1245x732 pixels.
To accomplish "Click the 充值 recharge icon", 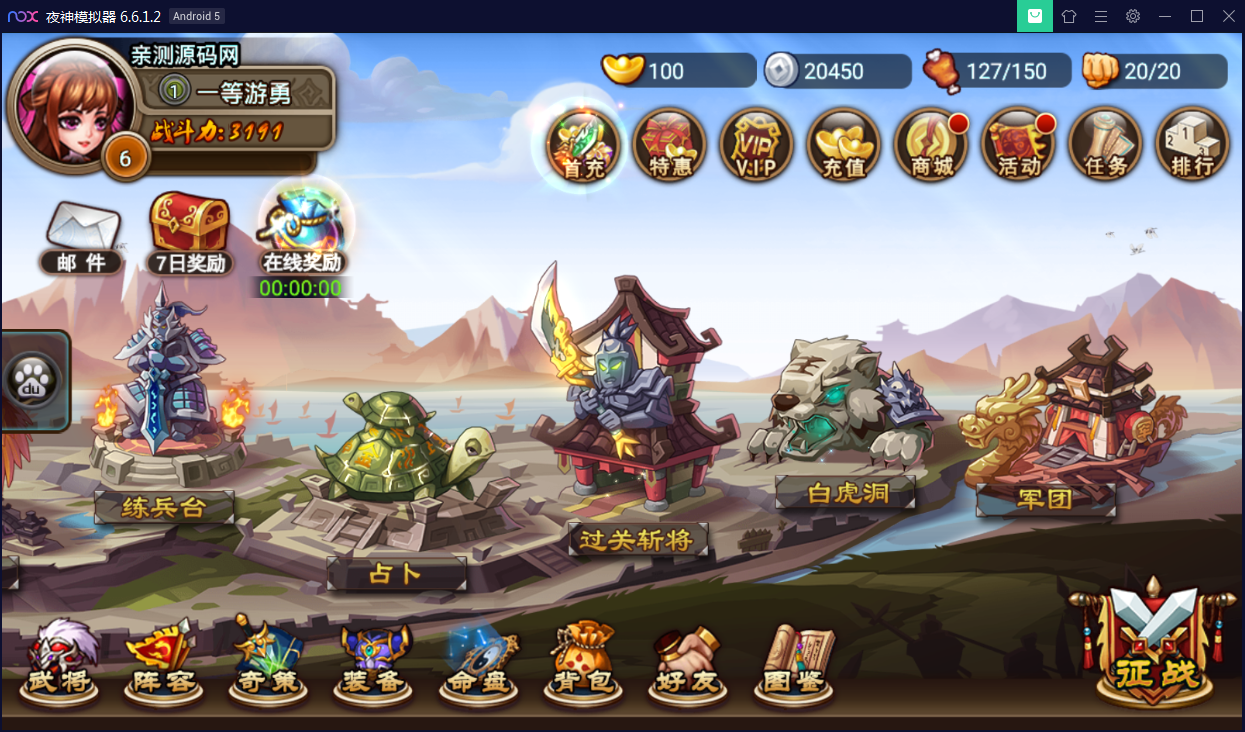I will tap(843, 146).
